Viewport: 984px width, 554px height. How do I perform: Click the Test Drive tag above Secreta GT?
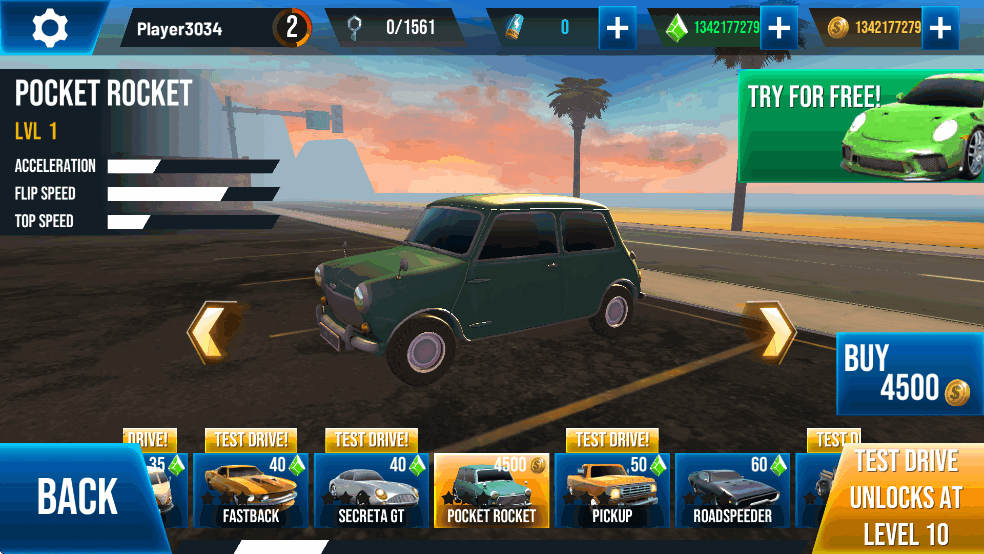[x=371, y=440]
